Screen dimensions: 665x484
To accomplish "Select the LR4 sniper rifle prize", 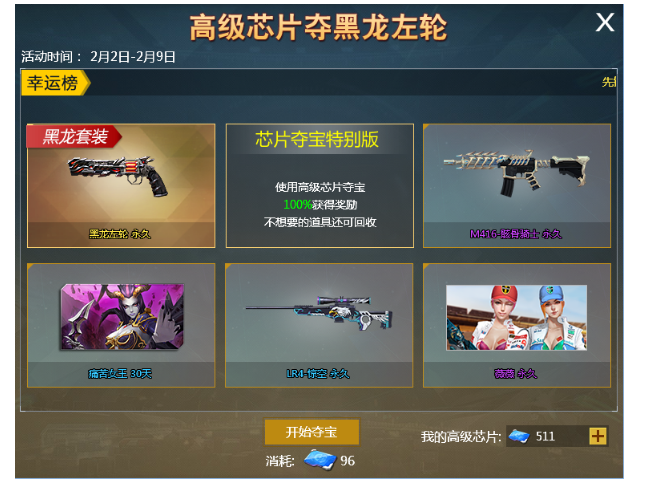I will click(319, 324).
